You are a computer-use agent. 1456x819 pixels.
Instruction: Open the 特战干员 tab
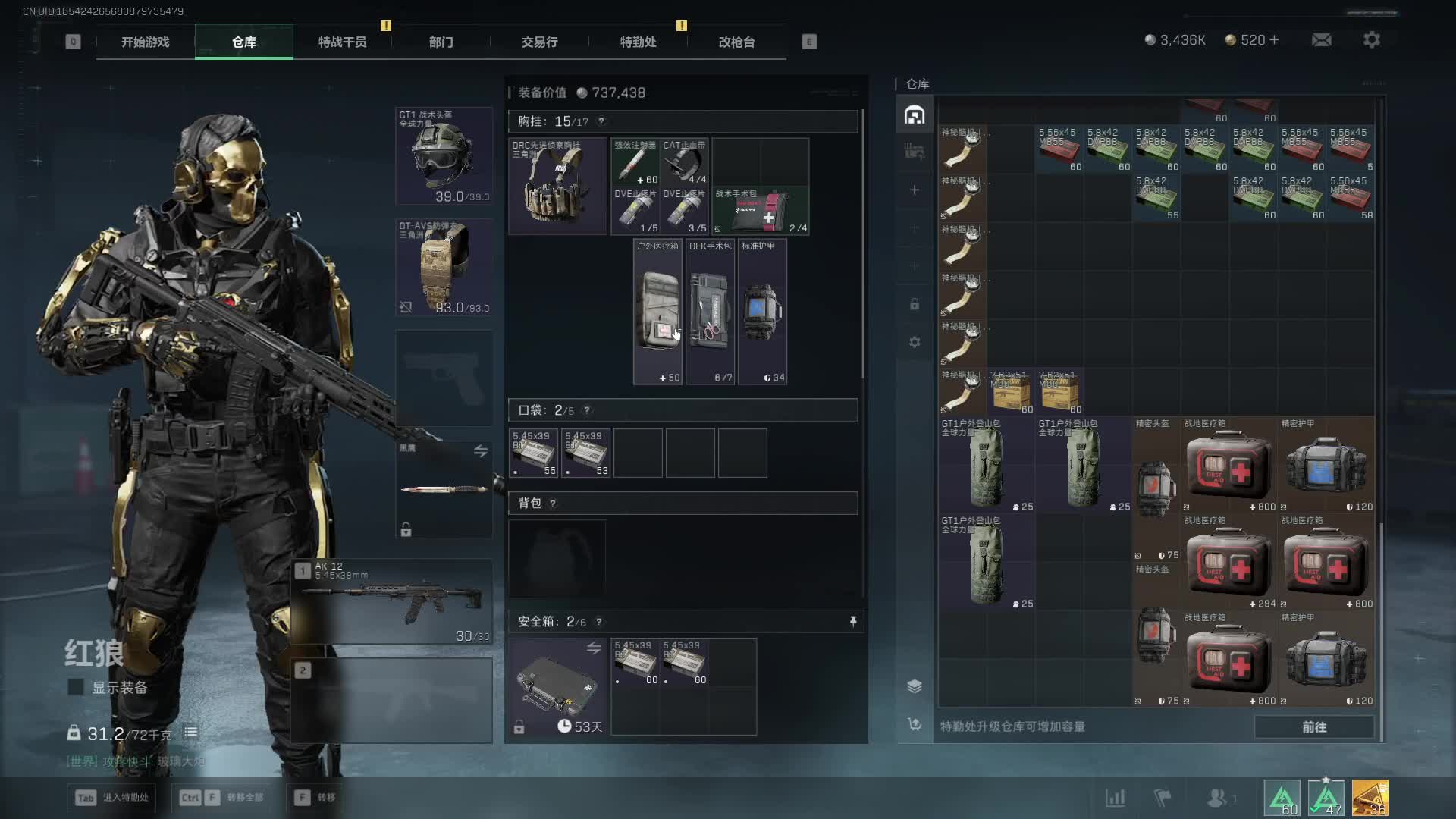(x=342, y=42)
